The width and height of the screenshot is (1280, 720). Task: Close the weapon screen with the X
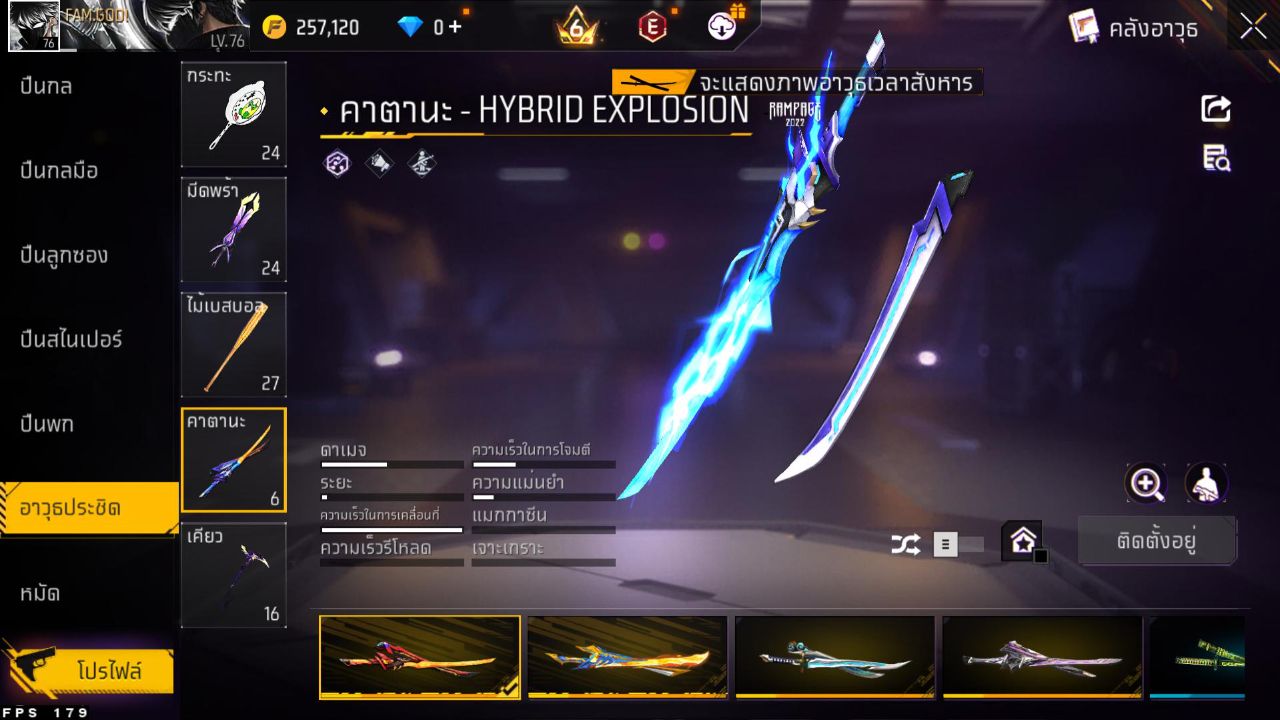pyautogui.click(x=1253, y=28)
